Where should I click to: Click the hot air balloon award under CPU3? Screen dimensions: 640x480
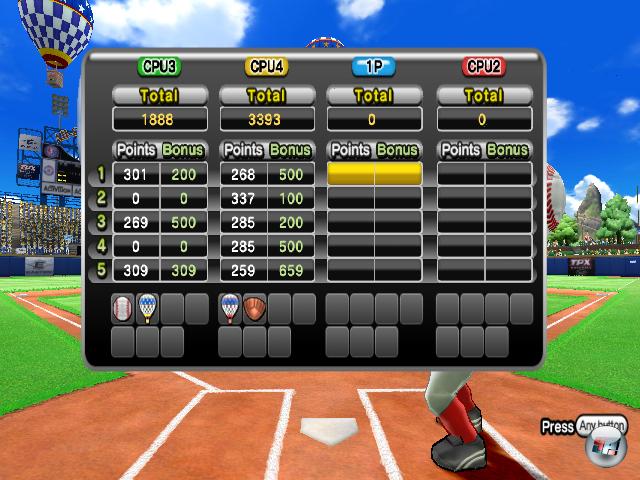tap(148, 309)
